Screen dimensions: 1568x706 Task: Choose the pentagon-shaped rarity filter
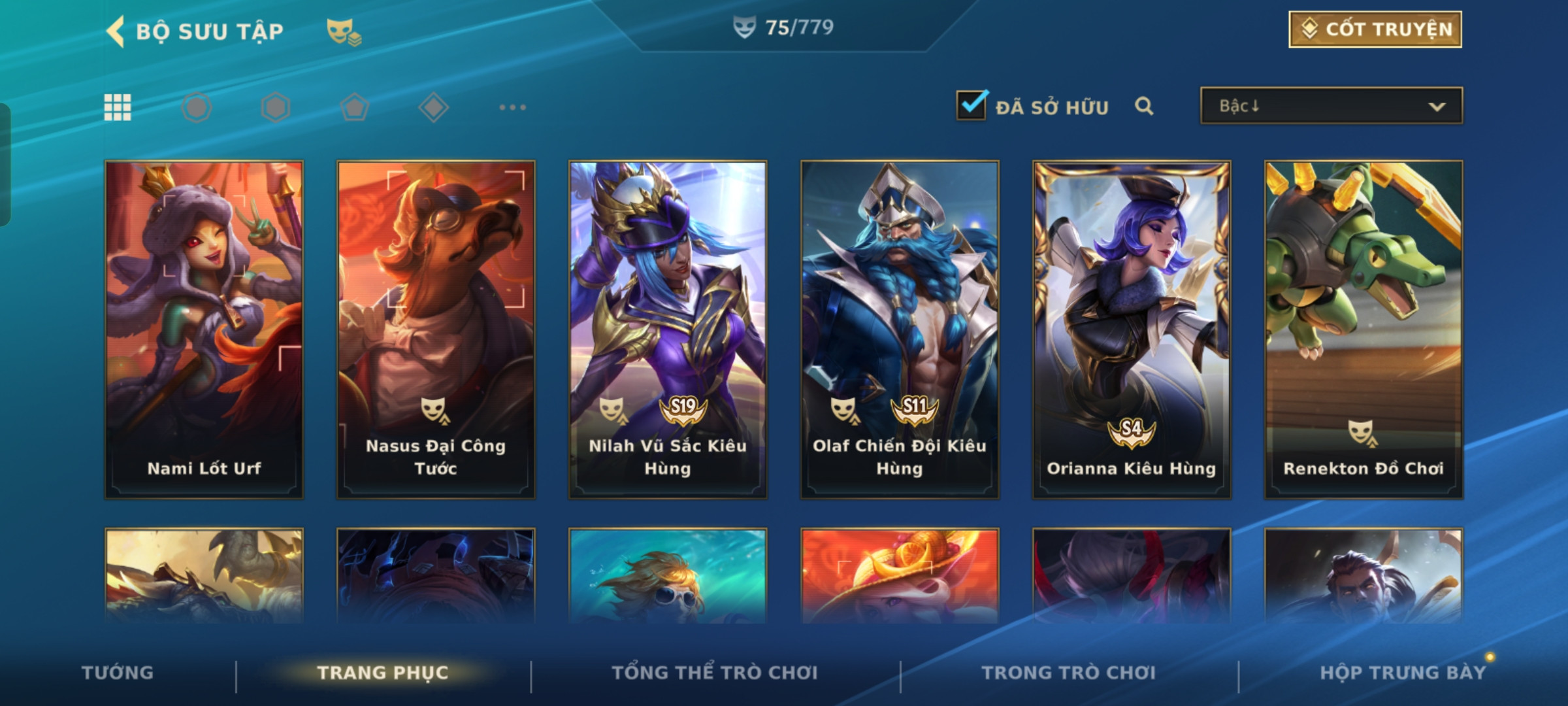pos(354,107)
